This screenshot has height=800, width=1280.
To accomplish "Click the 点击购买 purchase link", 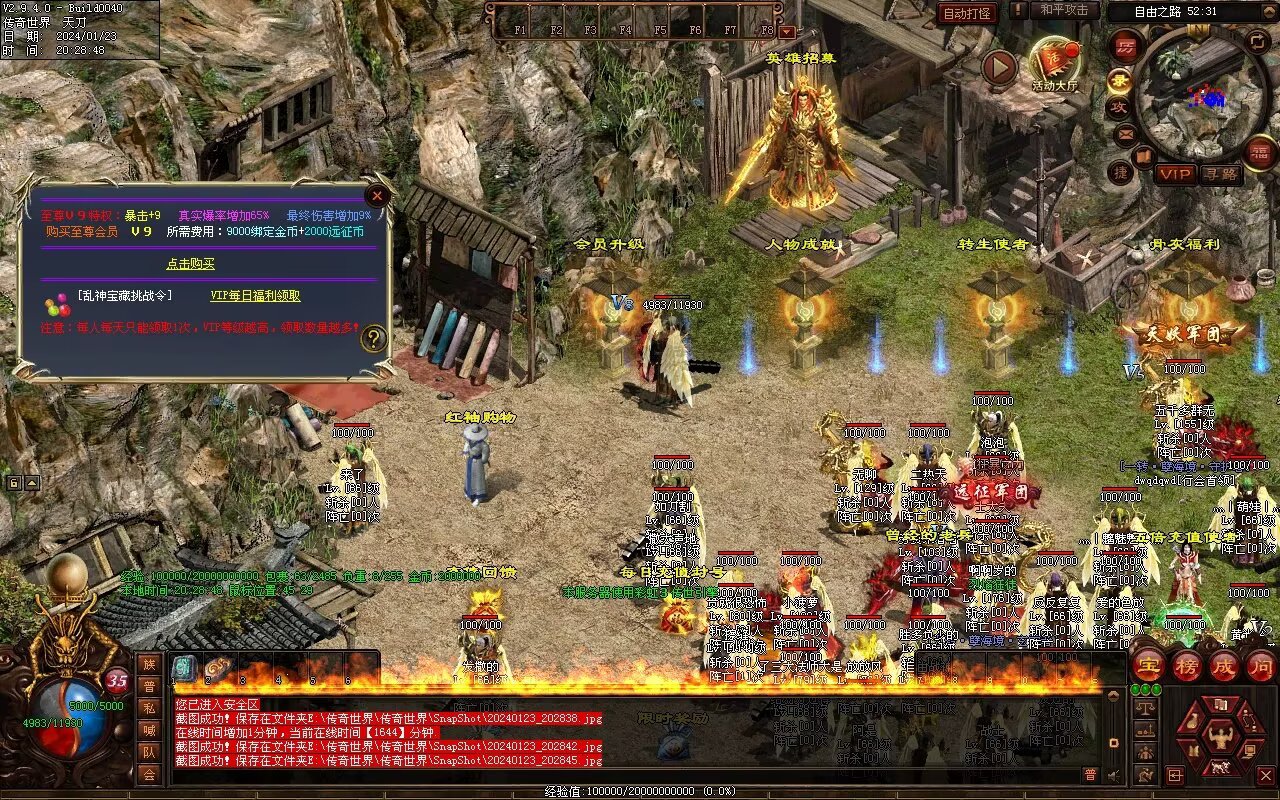I will tap(190, 264).
